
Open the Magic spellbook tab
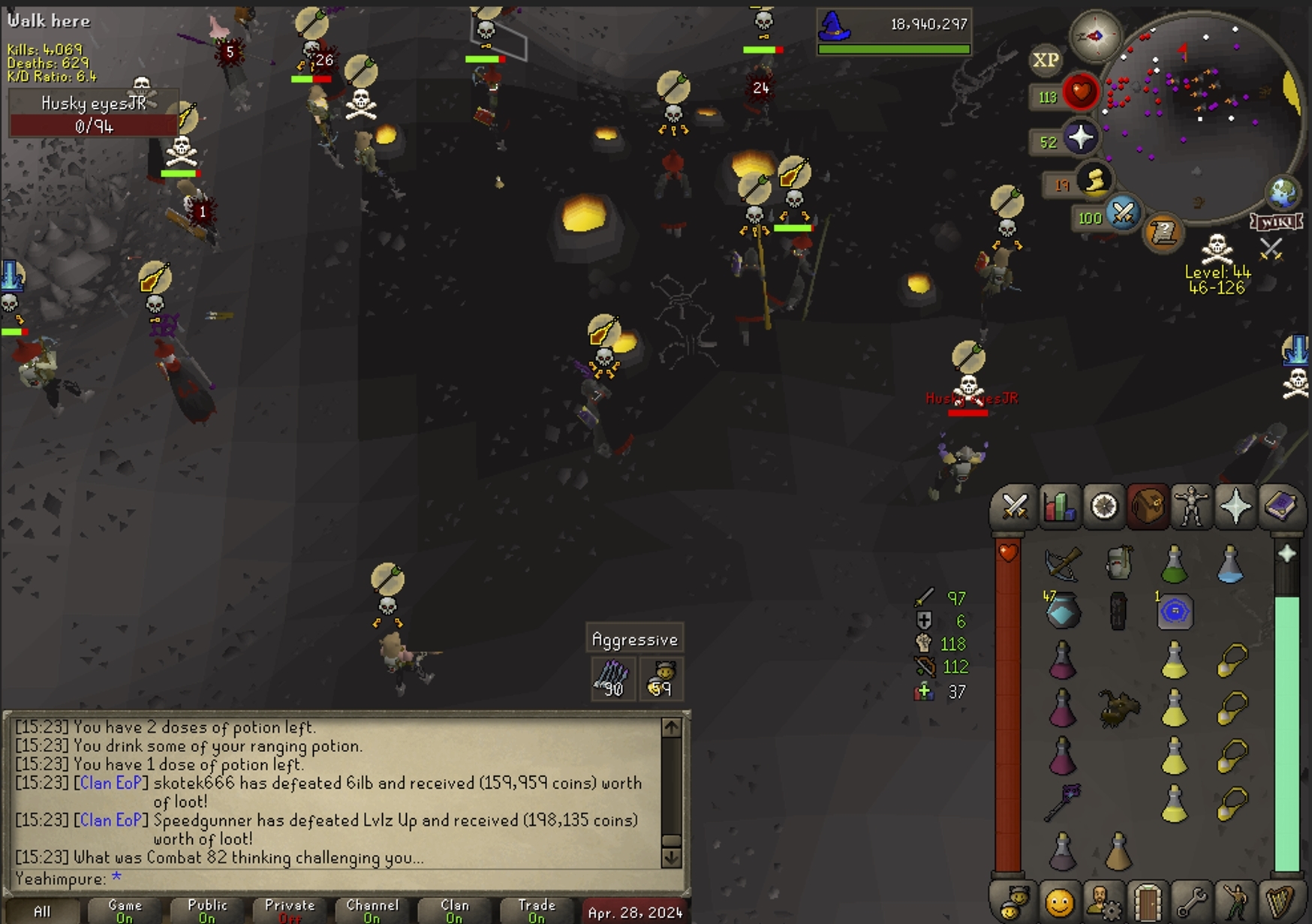pos(1280,507)
